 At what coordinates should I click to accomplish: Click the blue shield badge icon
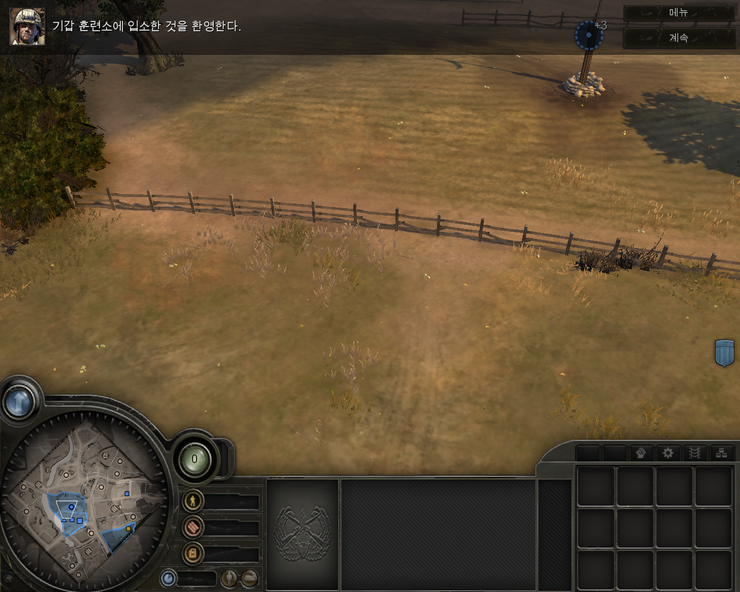coord(725,352)
